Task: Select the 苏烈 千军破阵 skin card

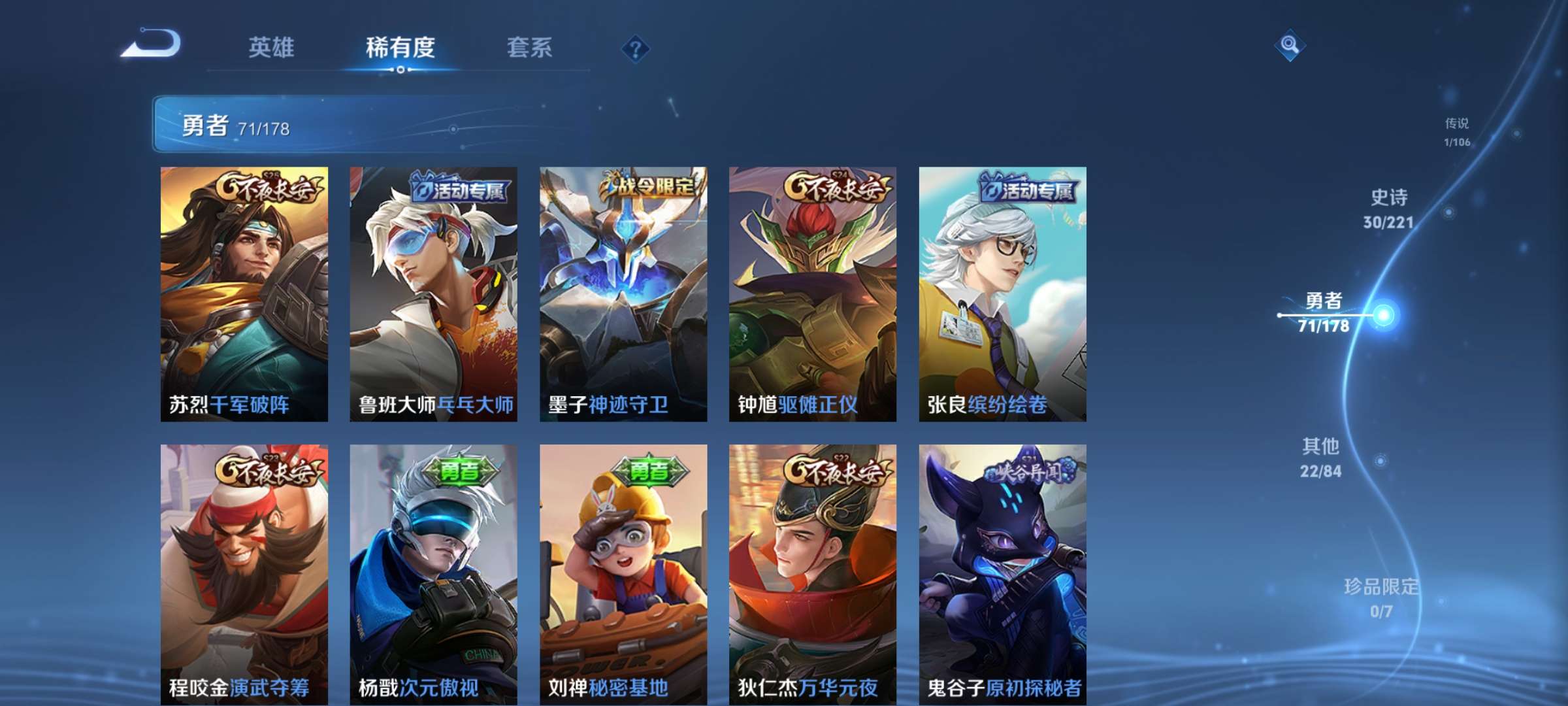Action: [x=244, y=294]
